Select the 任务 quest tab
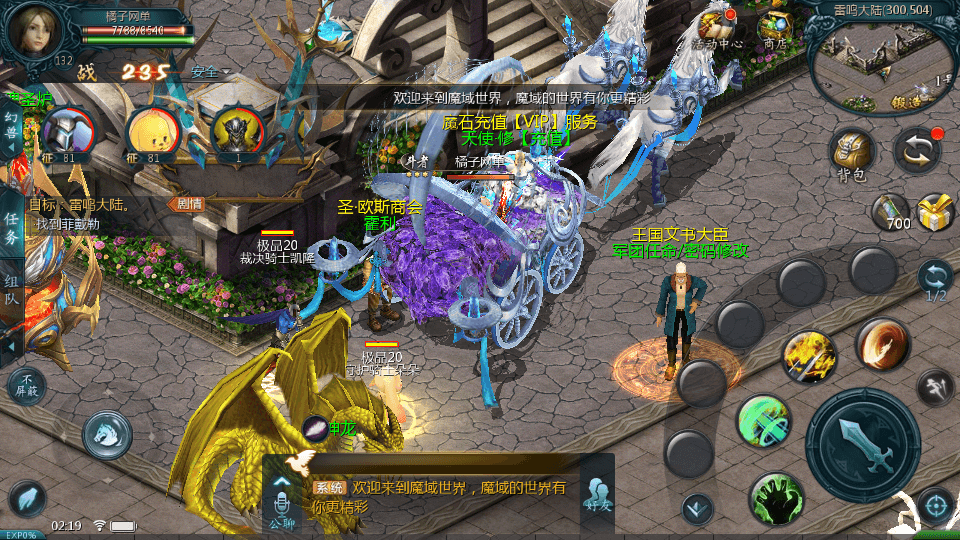960x540 pixels. click(11, 229)
